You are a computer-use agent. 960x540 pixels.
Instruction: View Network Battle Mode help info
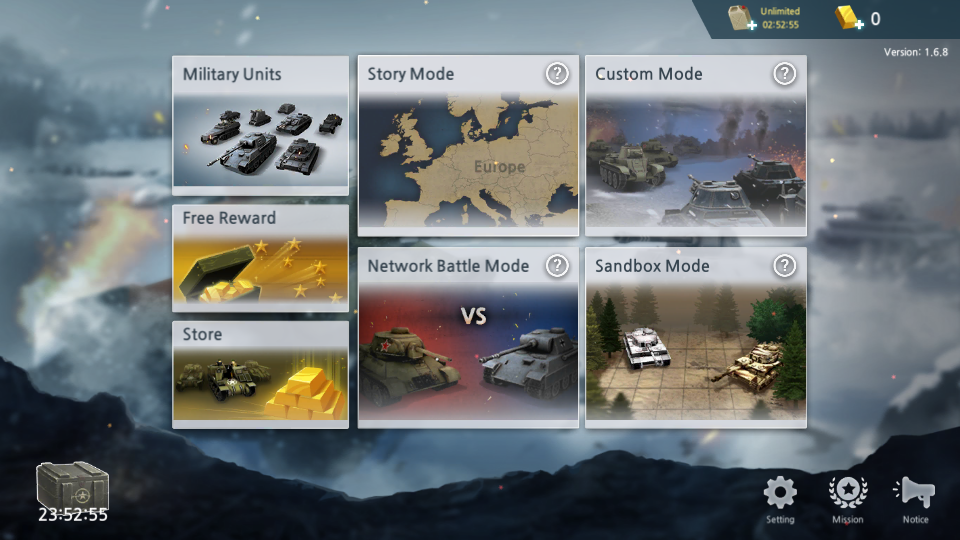[x=557, y=265]
